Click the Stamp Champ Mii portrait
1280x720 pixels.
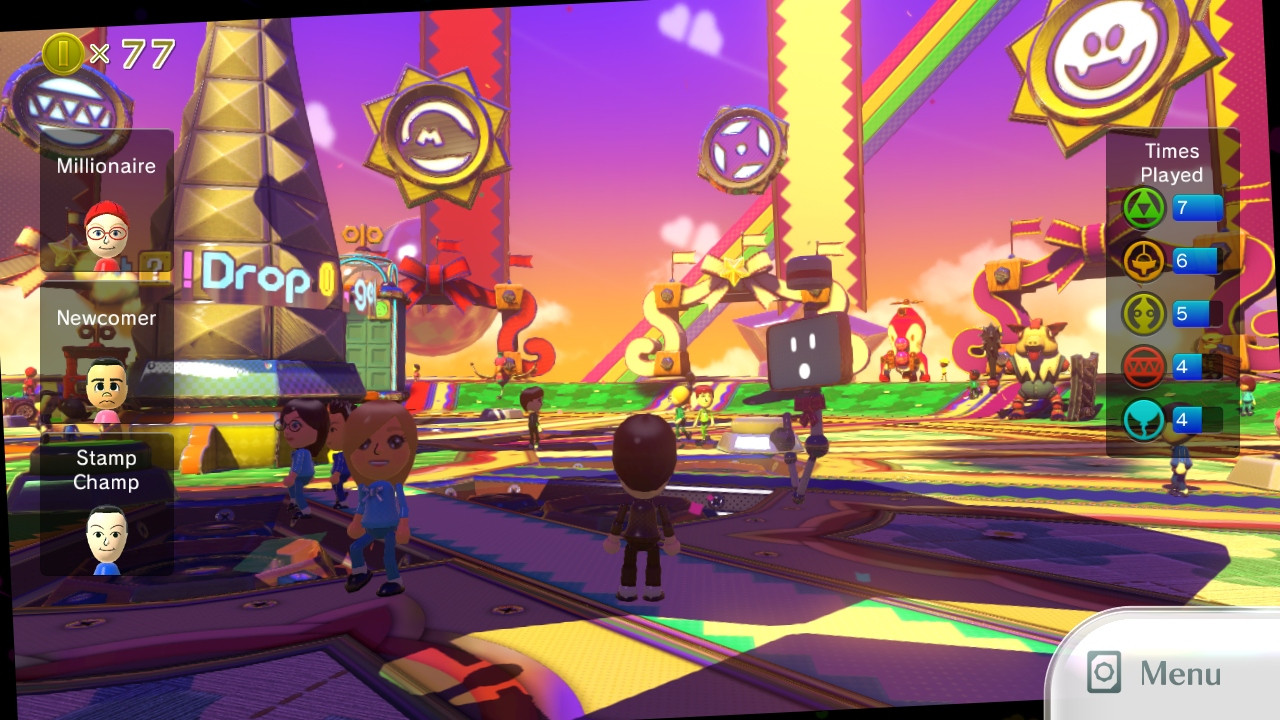pos(106,540)
